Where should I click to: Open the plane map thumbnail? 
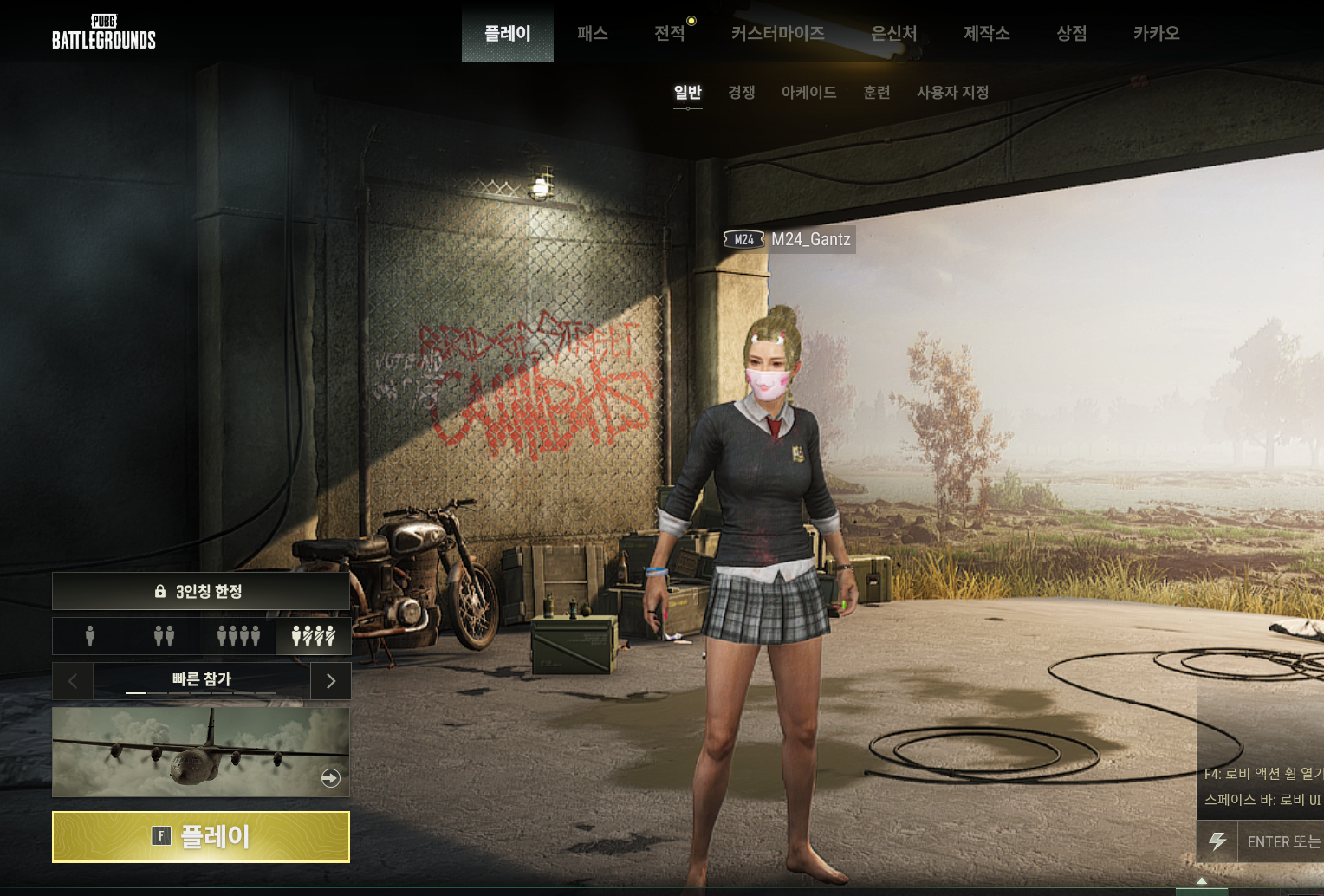[201, 751]
